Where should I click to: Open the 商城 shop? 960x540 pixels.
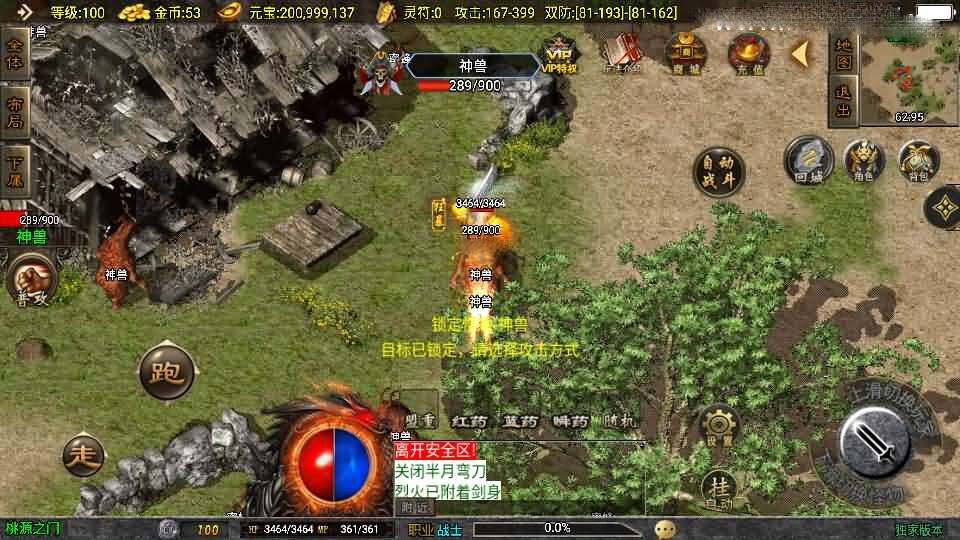(686, 51)
